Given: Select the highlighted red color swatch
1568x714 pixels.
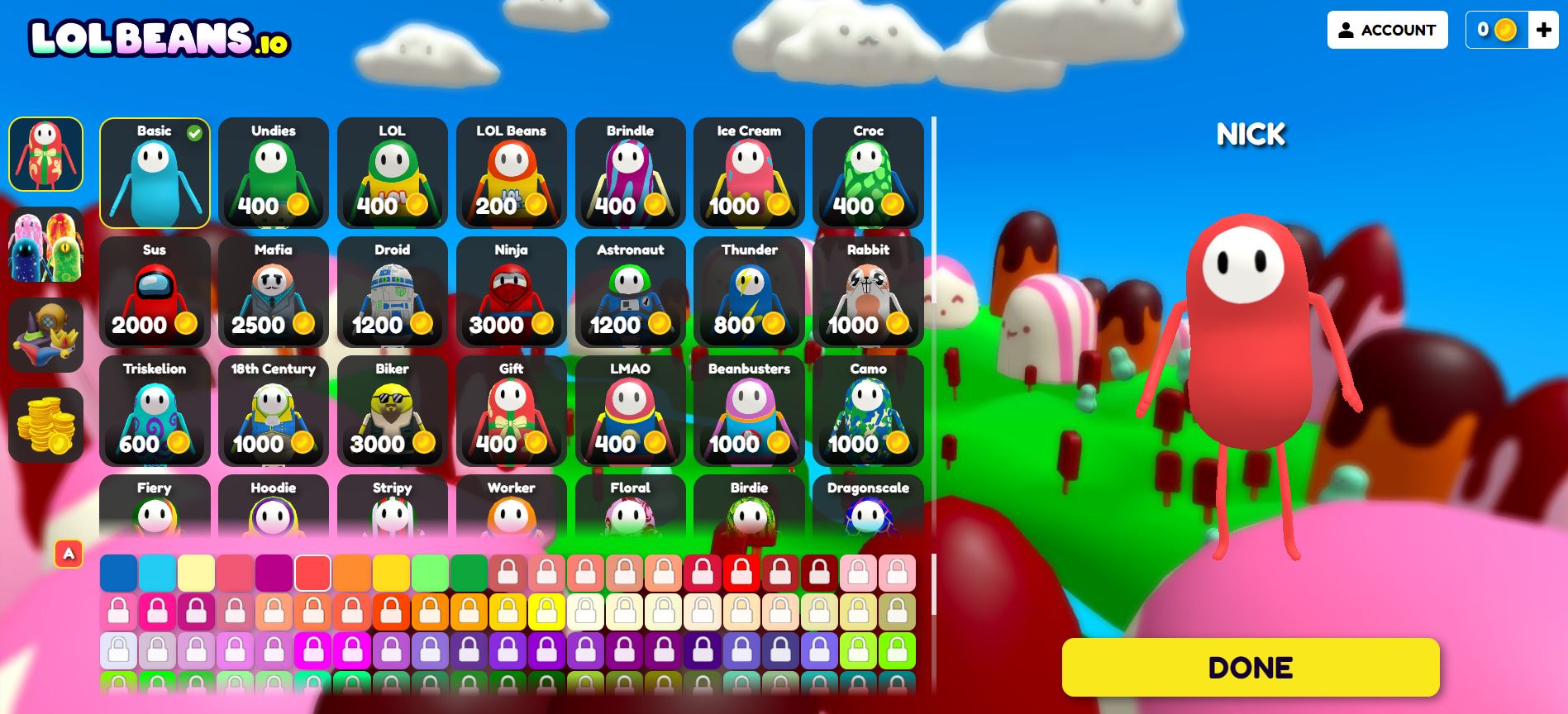Looking at the screenshot, I should [313, 571].
